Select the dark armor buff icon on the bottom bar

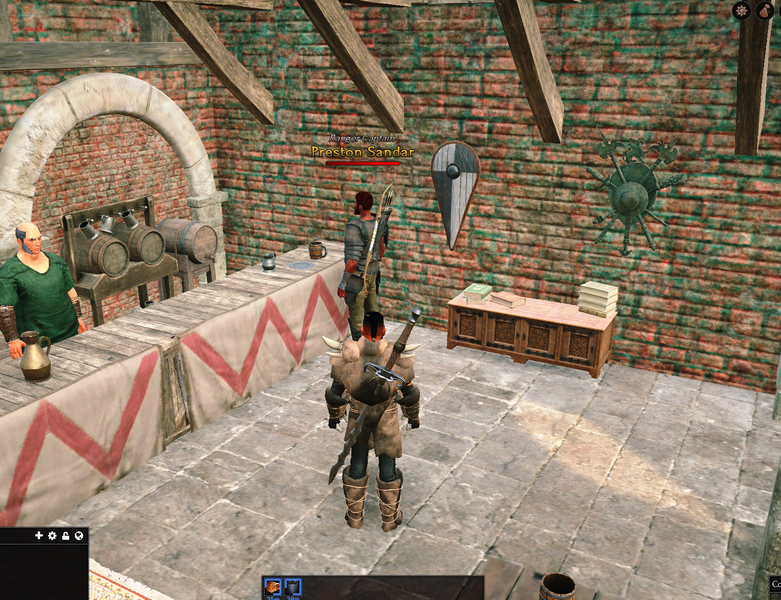(292, 587)
